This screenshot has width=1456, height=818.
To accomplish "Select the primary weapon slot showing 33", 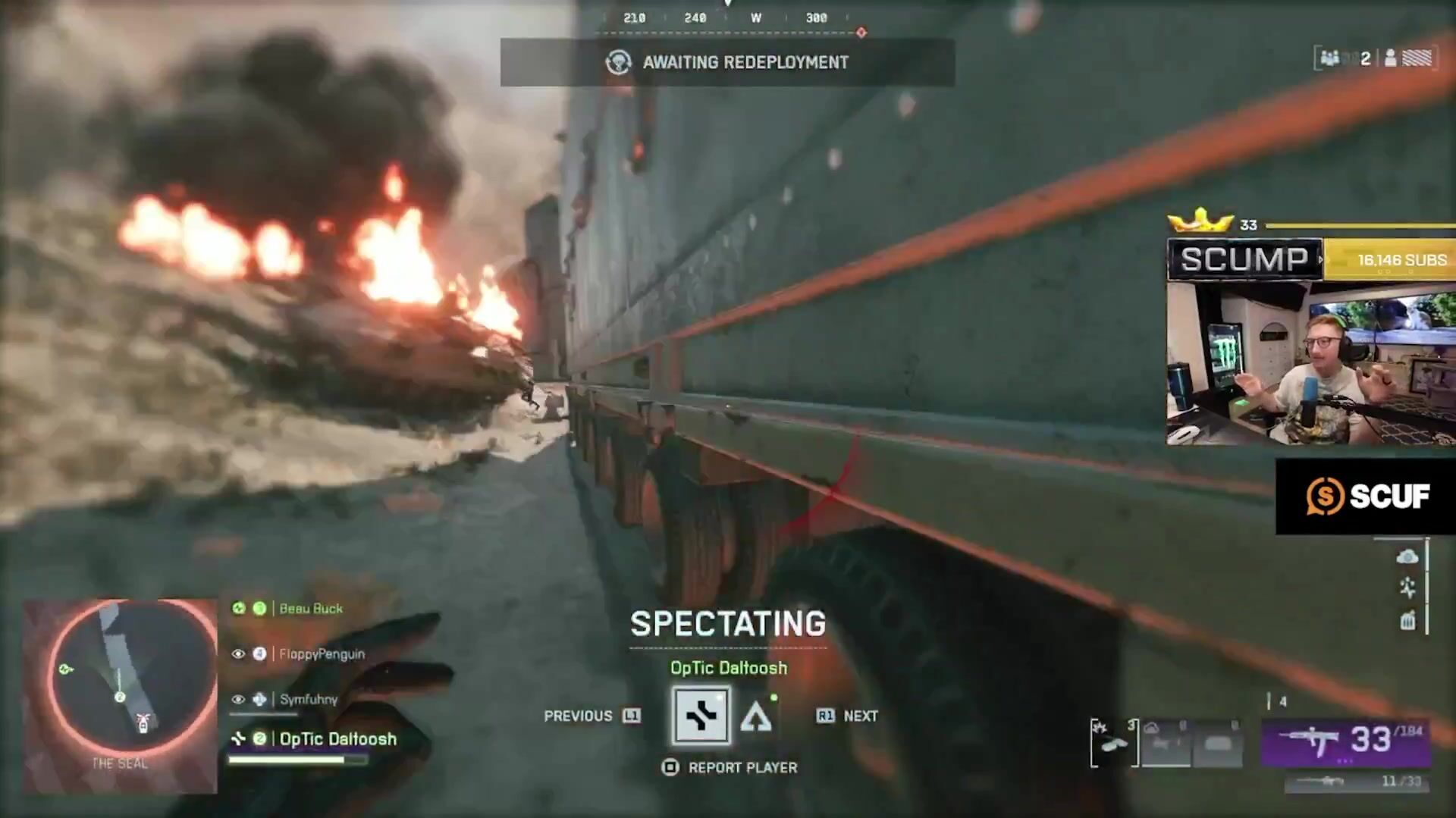I will click(x=1346, y=741).
